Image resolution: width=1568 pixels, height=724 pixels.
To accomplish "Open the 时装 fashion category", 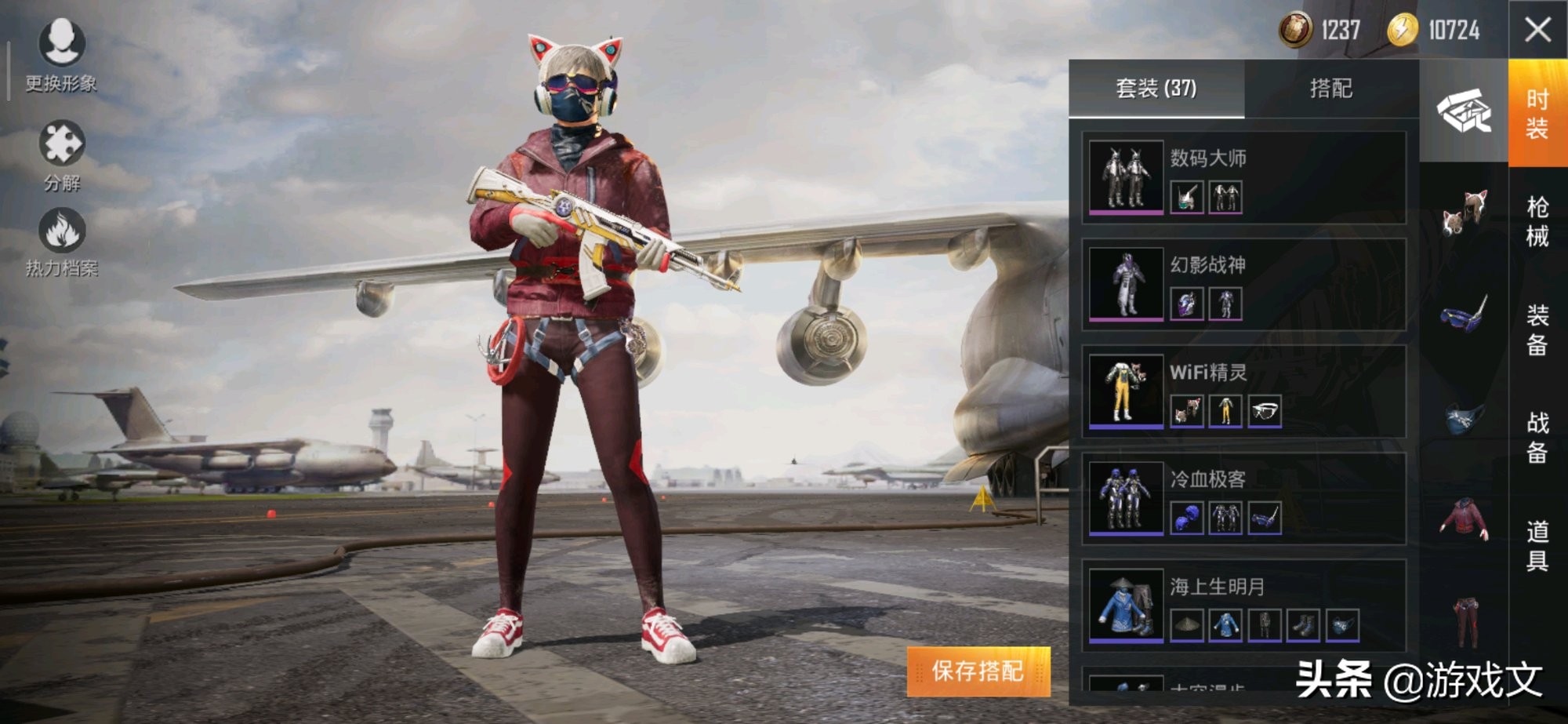I will tap(1537, 114).
